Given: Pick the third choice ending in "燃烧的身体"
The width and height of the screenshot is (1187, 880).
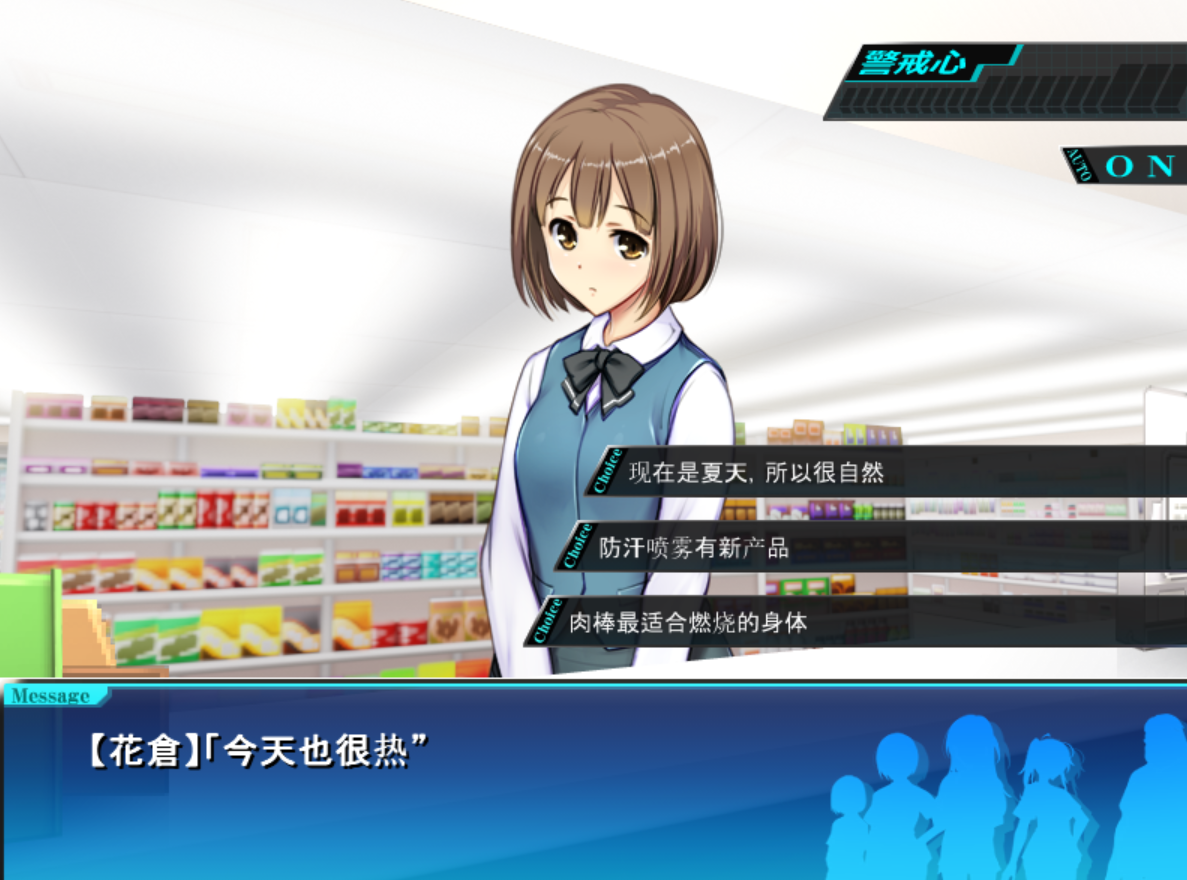Looking at the screenshot, I should [688, 622].
